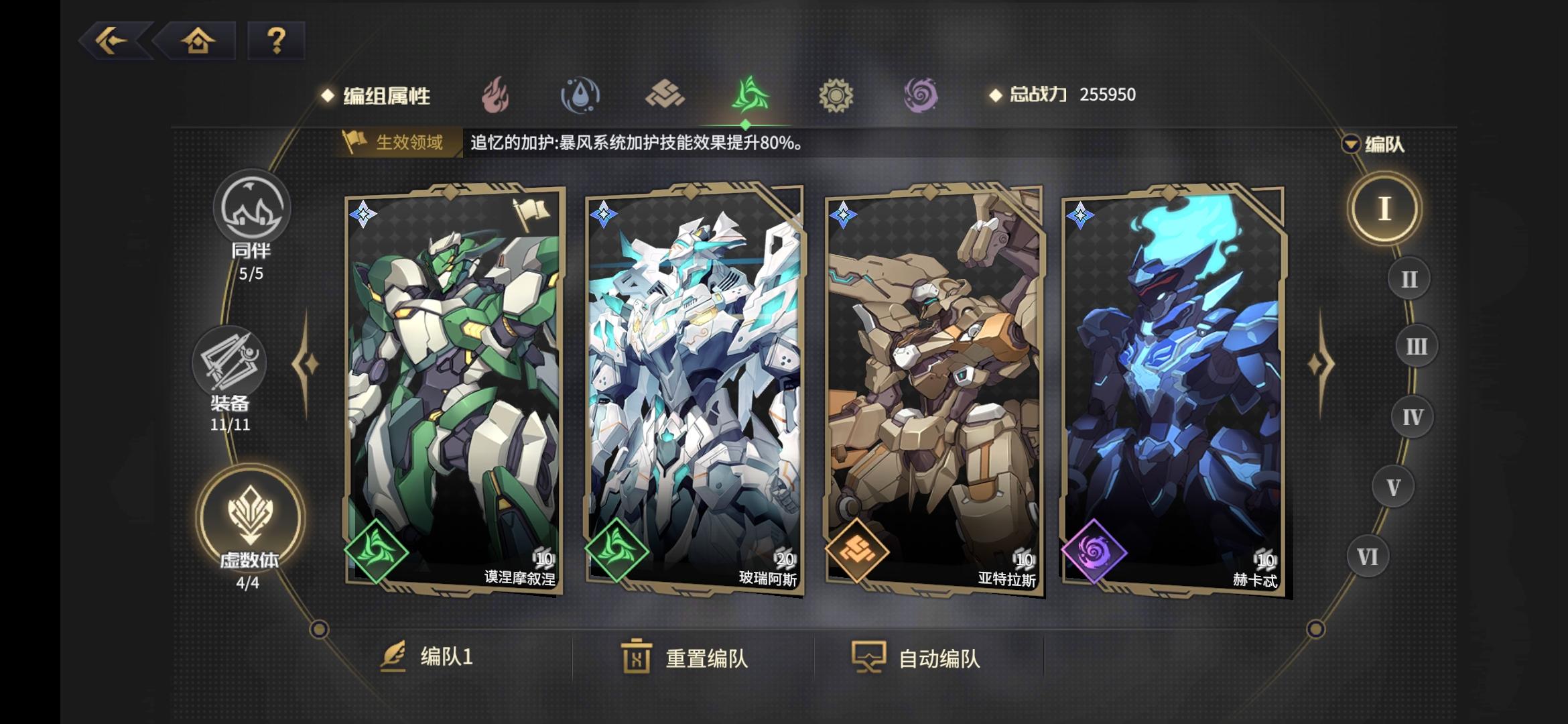Switch to team slot II
This screenshot has width=1568, height=724.
click(1409, 277)
